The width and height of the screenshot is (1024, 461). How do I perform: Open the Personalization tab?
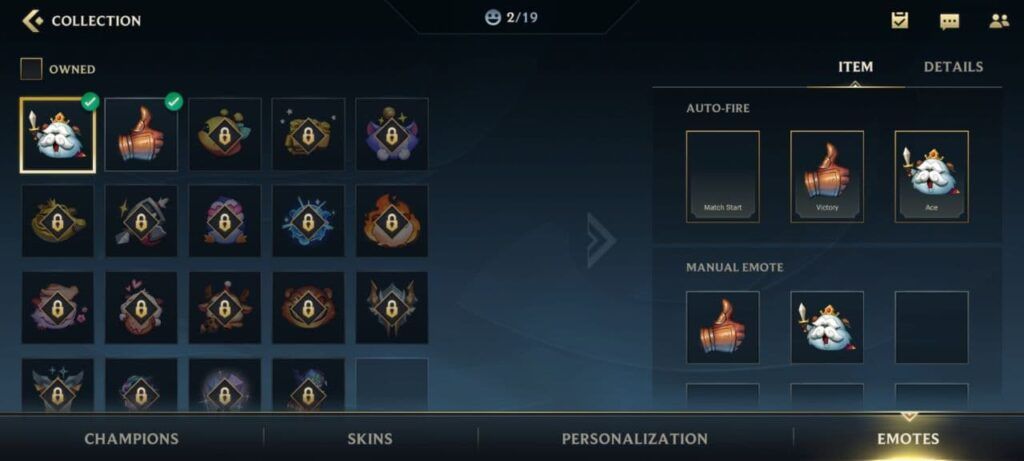(x=634, y=438)
